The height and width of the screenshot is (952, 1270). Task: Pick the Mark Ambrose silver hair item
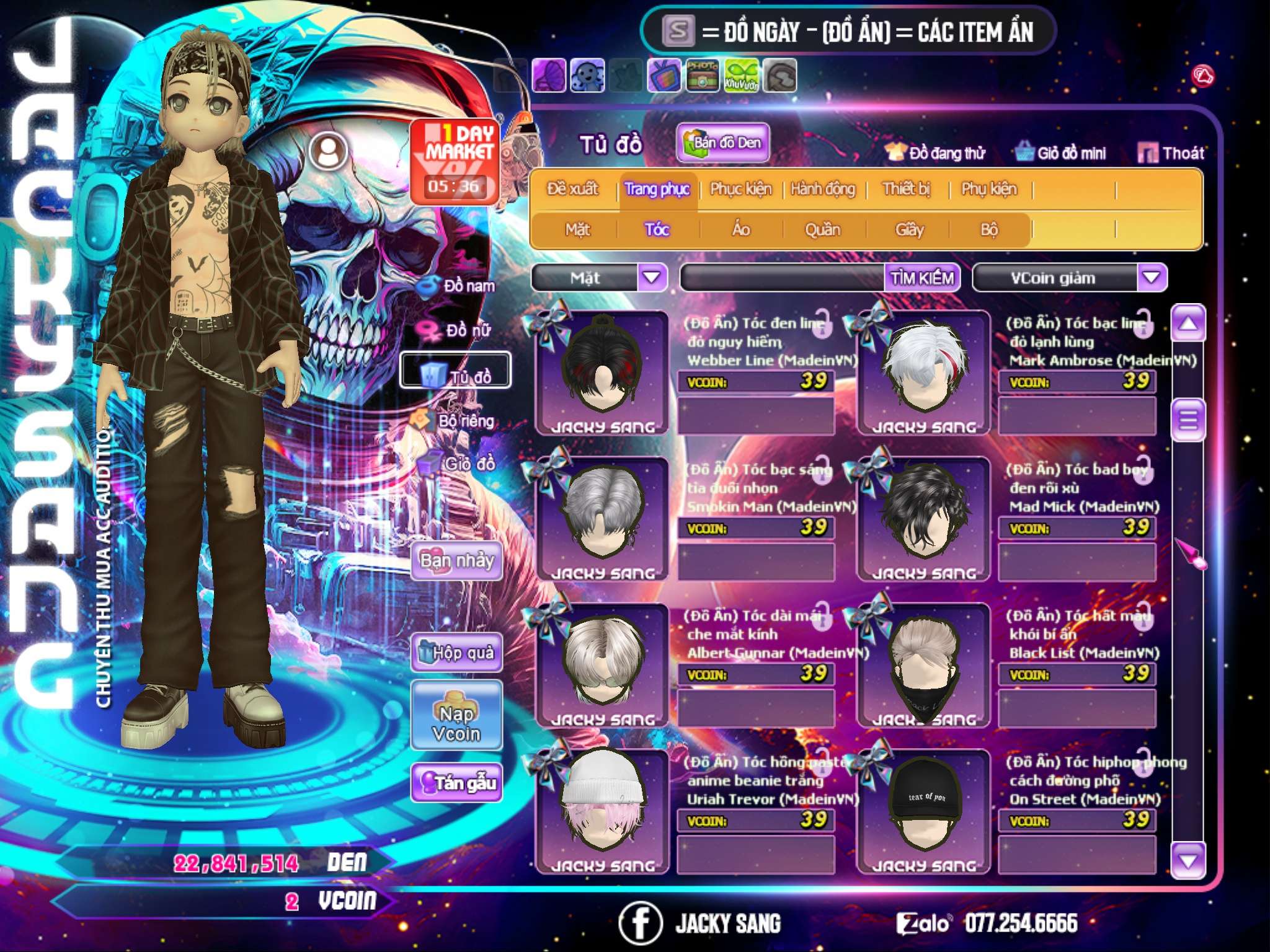[924, 372]
